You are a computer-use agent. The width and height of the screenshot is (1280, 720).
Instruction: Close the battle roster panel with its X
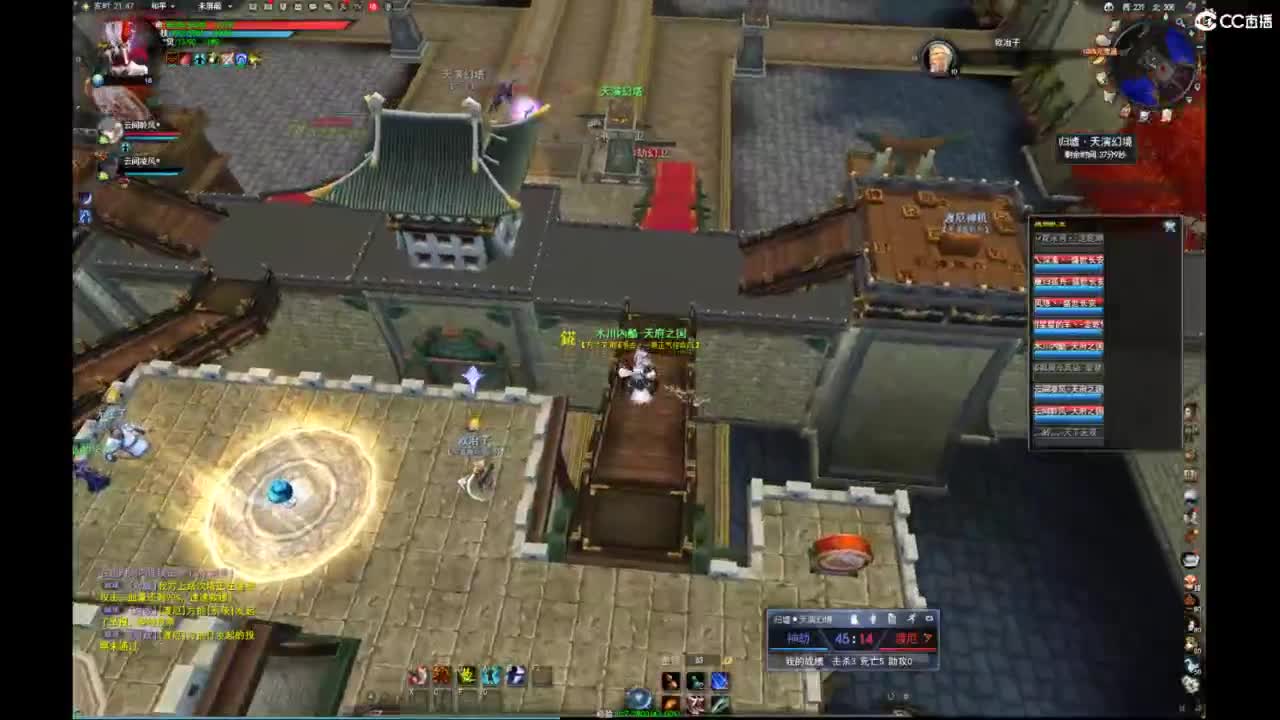point(1170,226)
